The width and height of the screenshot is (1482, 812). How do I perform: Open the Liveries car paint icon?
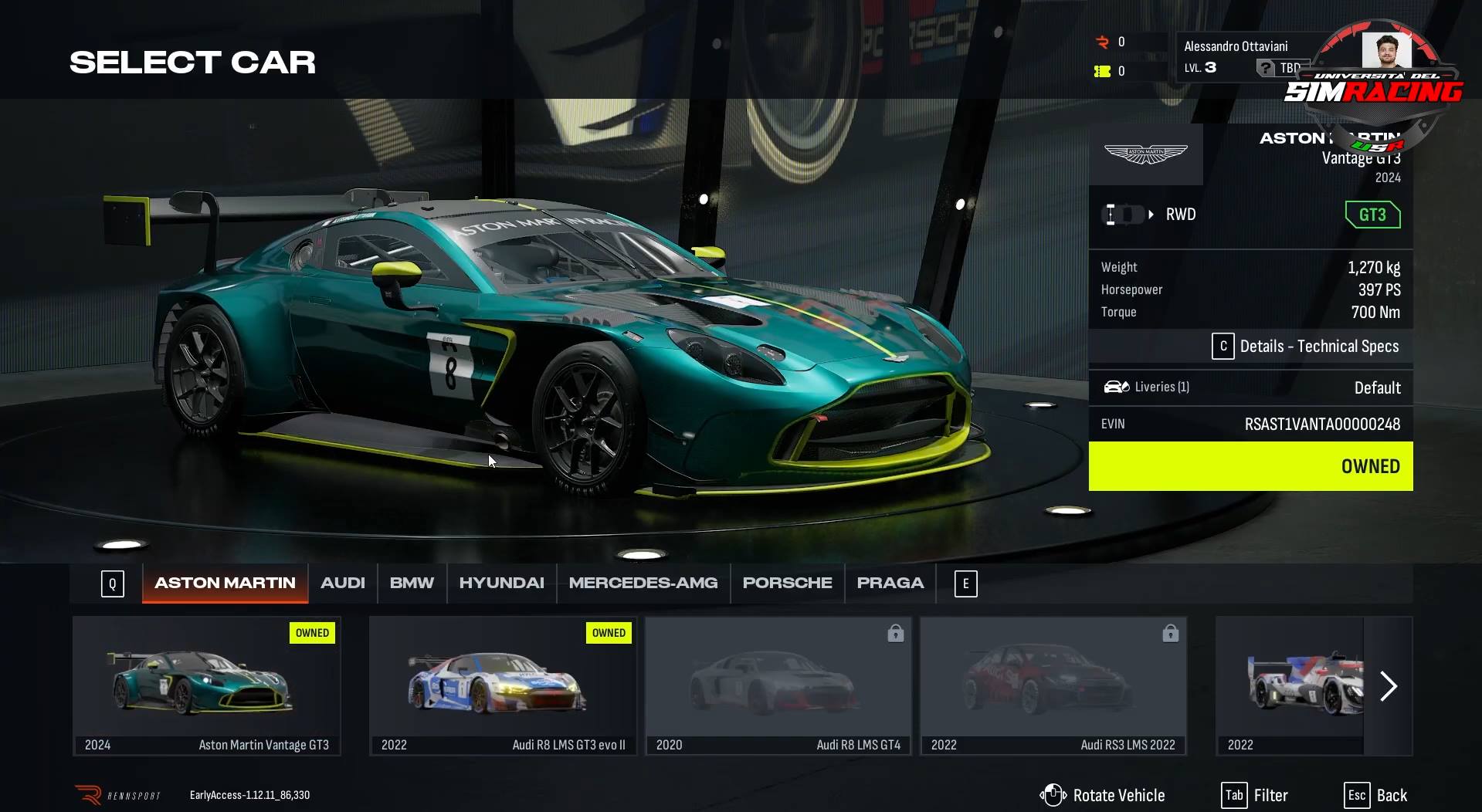1117,387
